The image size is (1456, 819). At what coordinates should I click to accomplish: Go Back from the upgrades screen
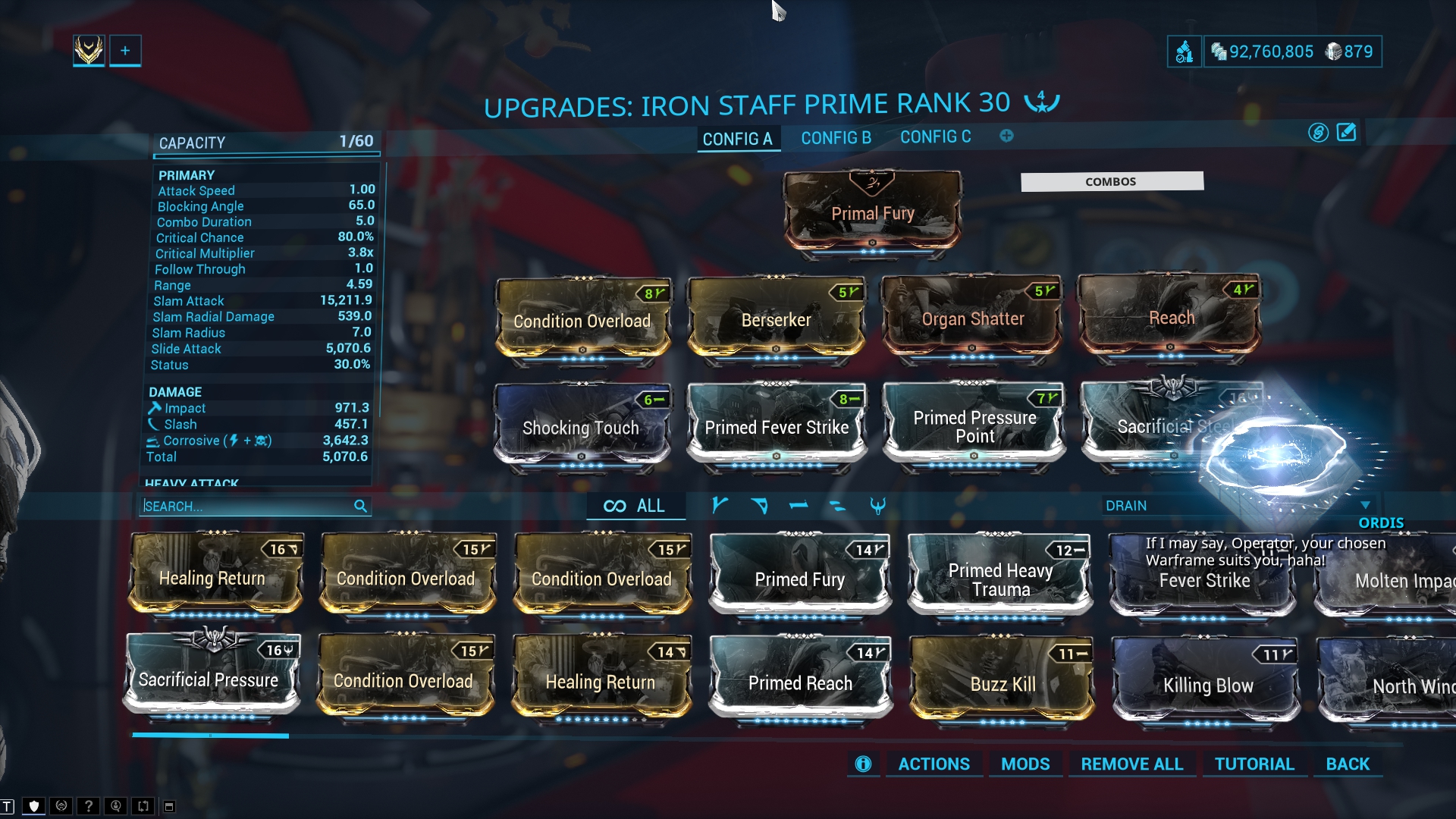[x=1348, y=764]
